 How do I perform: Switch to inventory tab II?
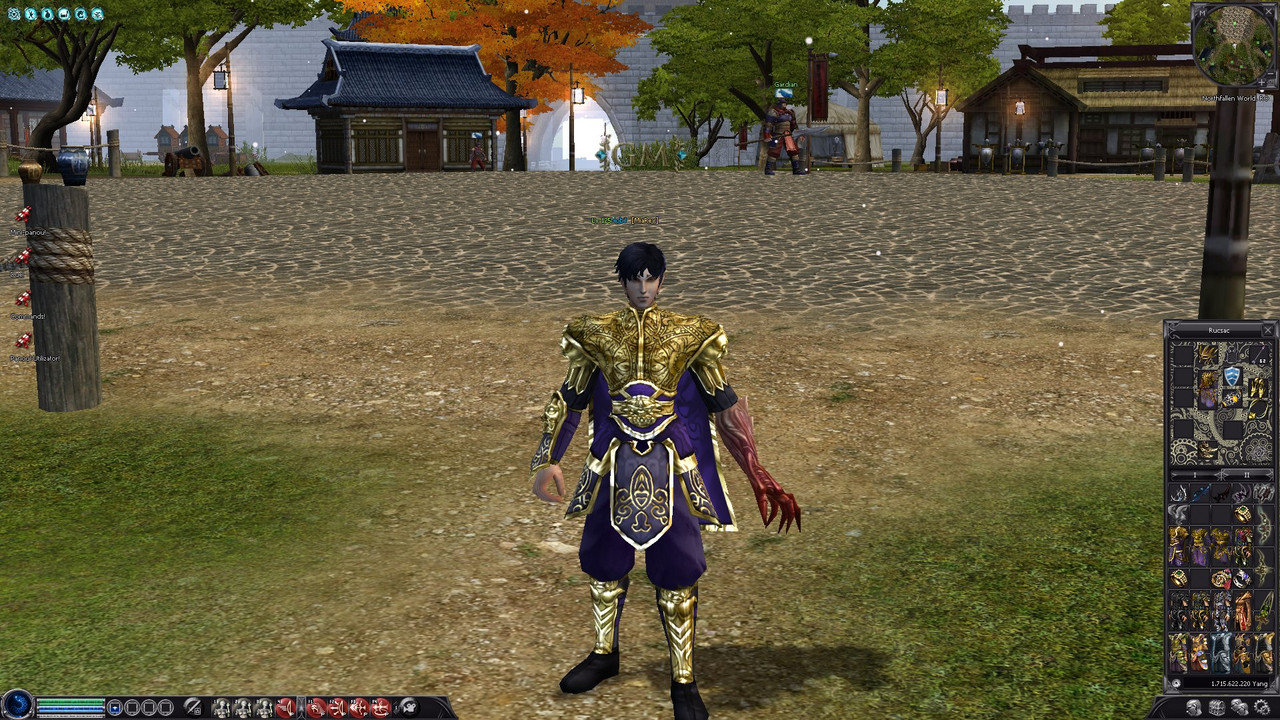1247,475
